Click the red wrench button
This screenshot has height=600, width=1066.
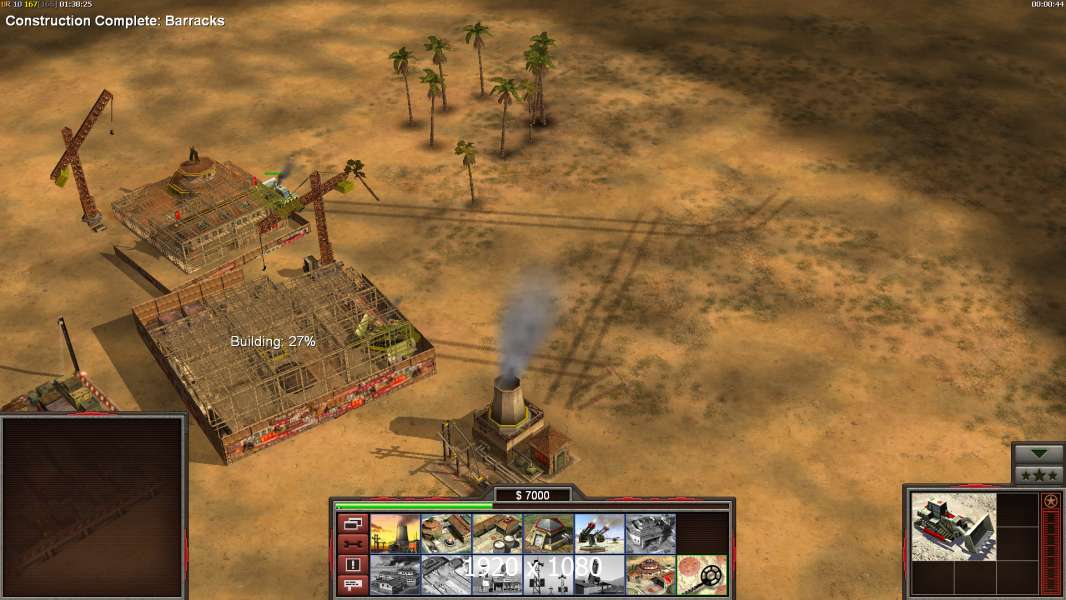[352, 544]
